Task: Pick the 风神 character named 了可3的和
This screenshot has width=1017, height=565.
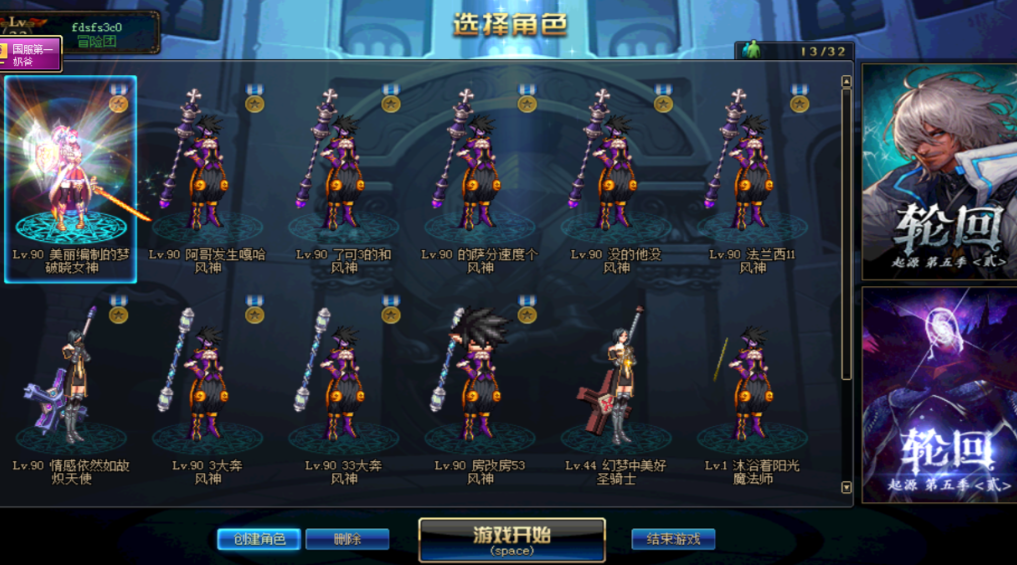Action: point(343,170)
